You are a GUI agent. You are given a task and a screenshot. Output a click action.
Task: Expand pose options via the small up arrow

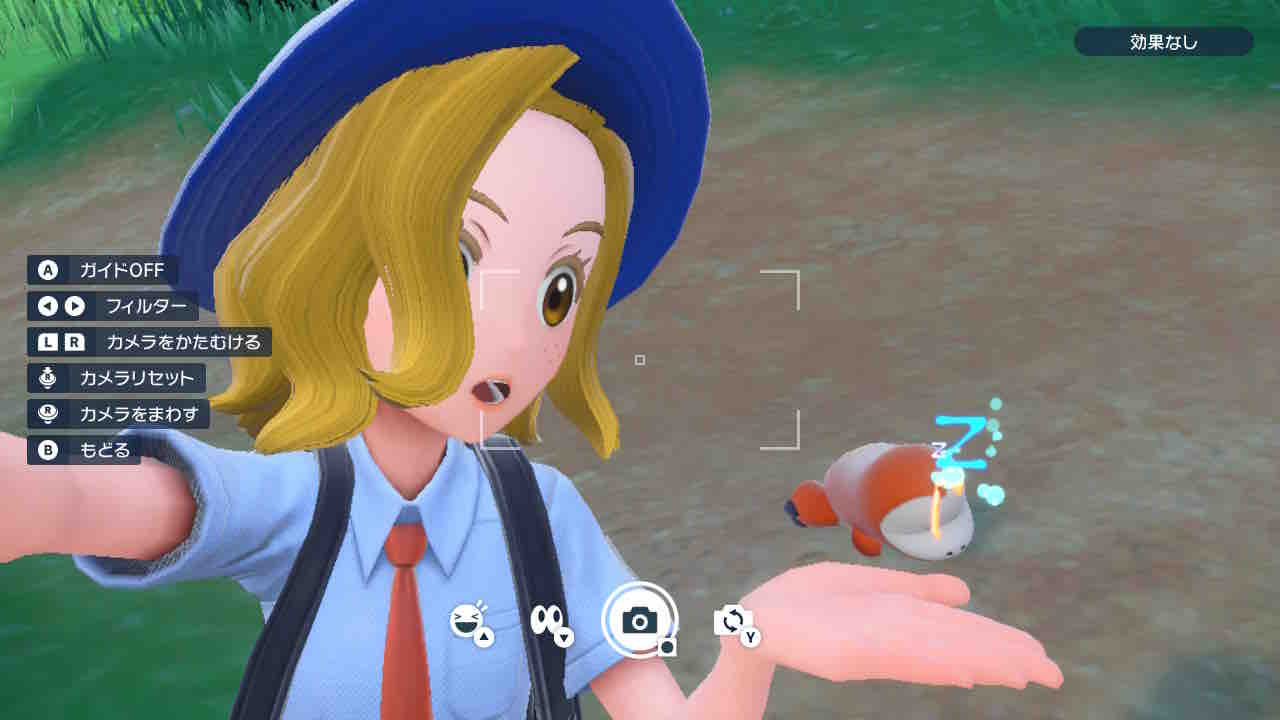(x=483, y=639)
